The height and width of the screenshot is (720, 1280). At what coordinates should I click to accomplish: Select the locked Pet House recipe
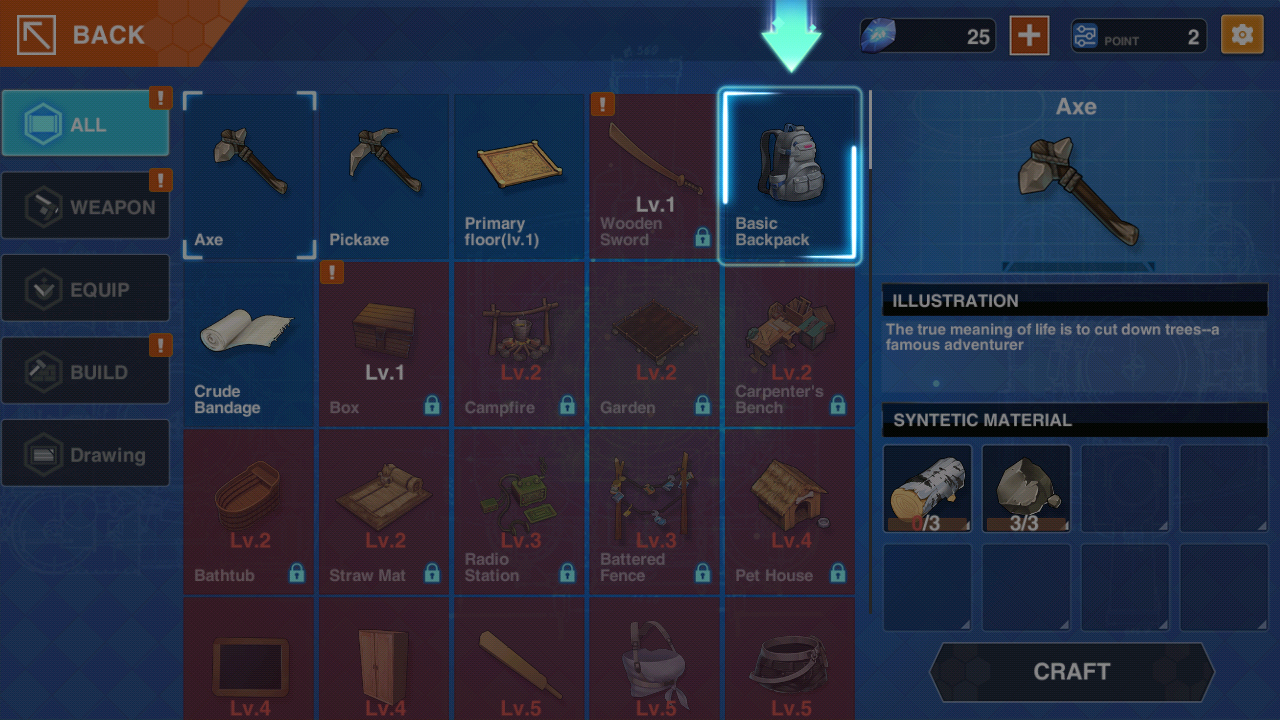(790, 512)
